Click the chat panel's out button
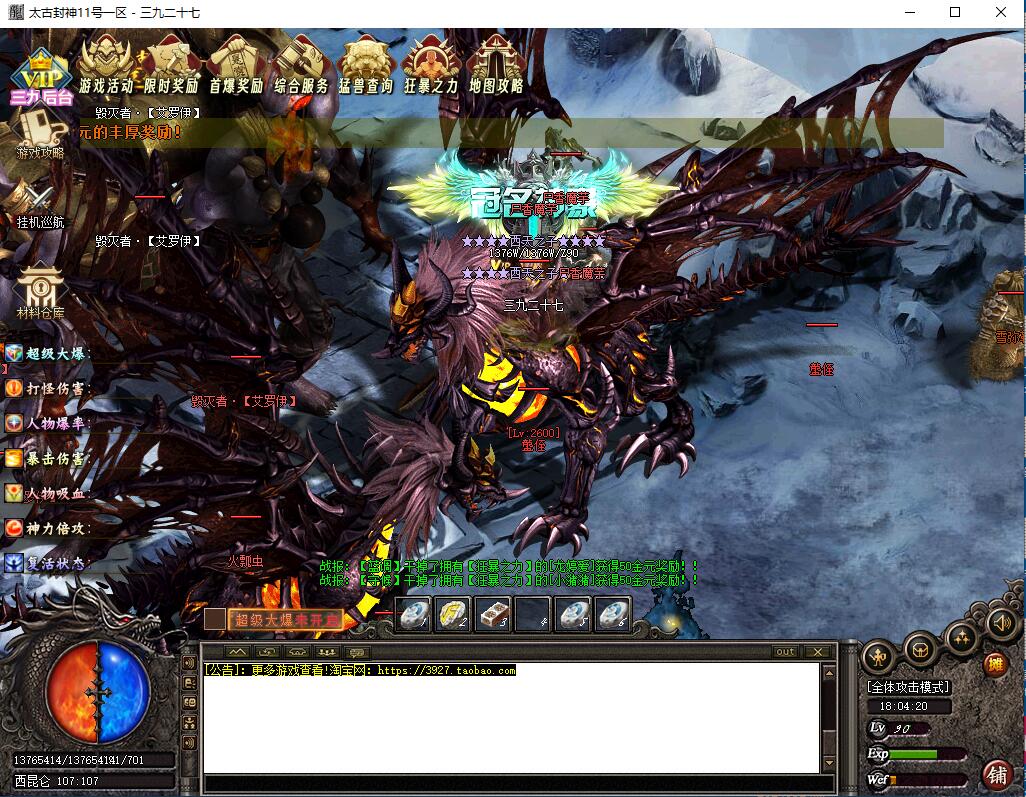The image size is (1026, 797). (785, 652)
